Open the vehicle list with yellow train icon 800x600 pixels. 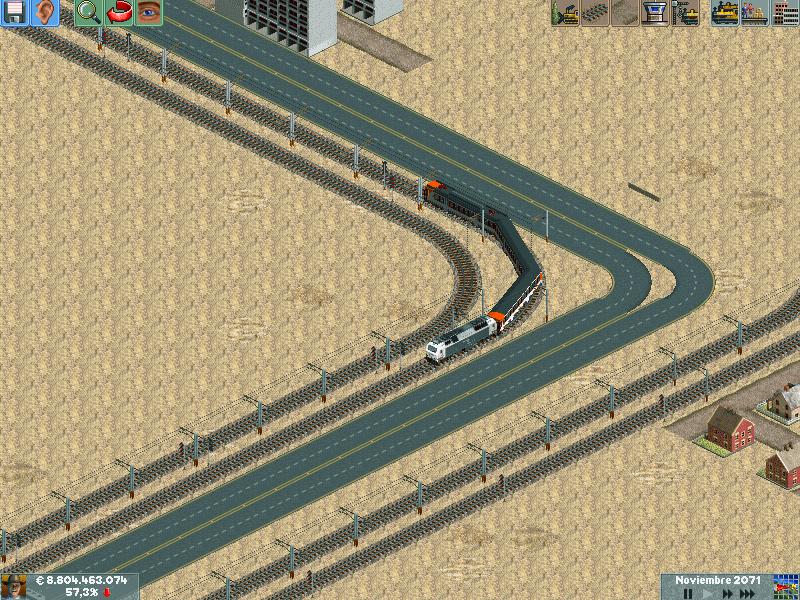coord(724,13)
